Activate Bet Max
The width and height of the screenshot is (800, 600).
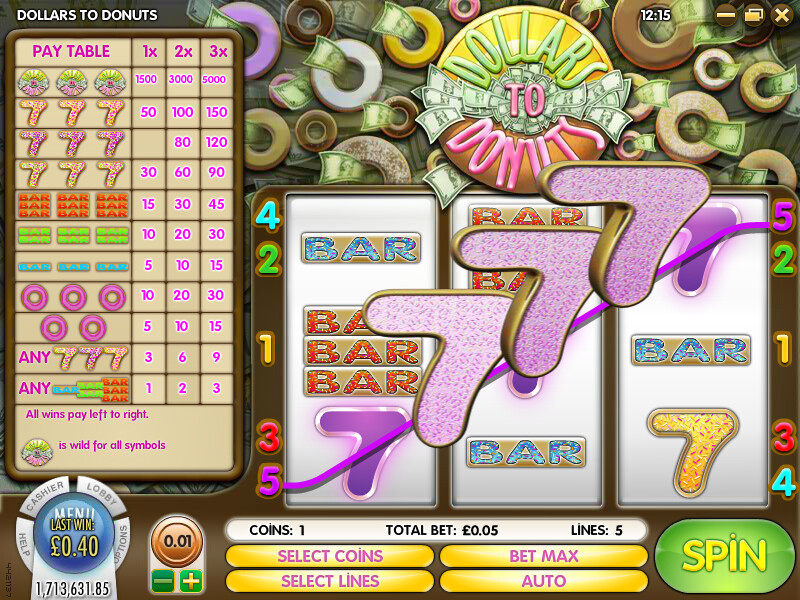click(x=543, y=556)
